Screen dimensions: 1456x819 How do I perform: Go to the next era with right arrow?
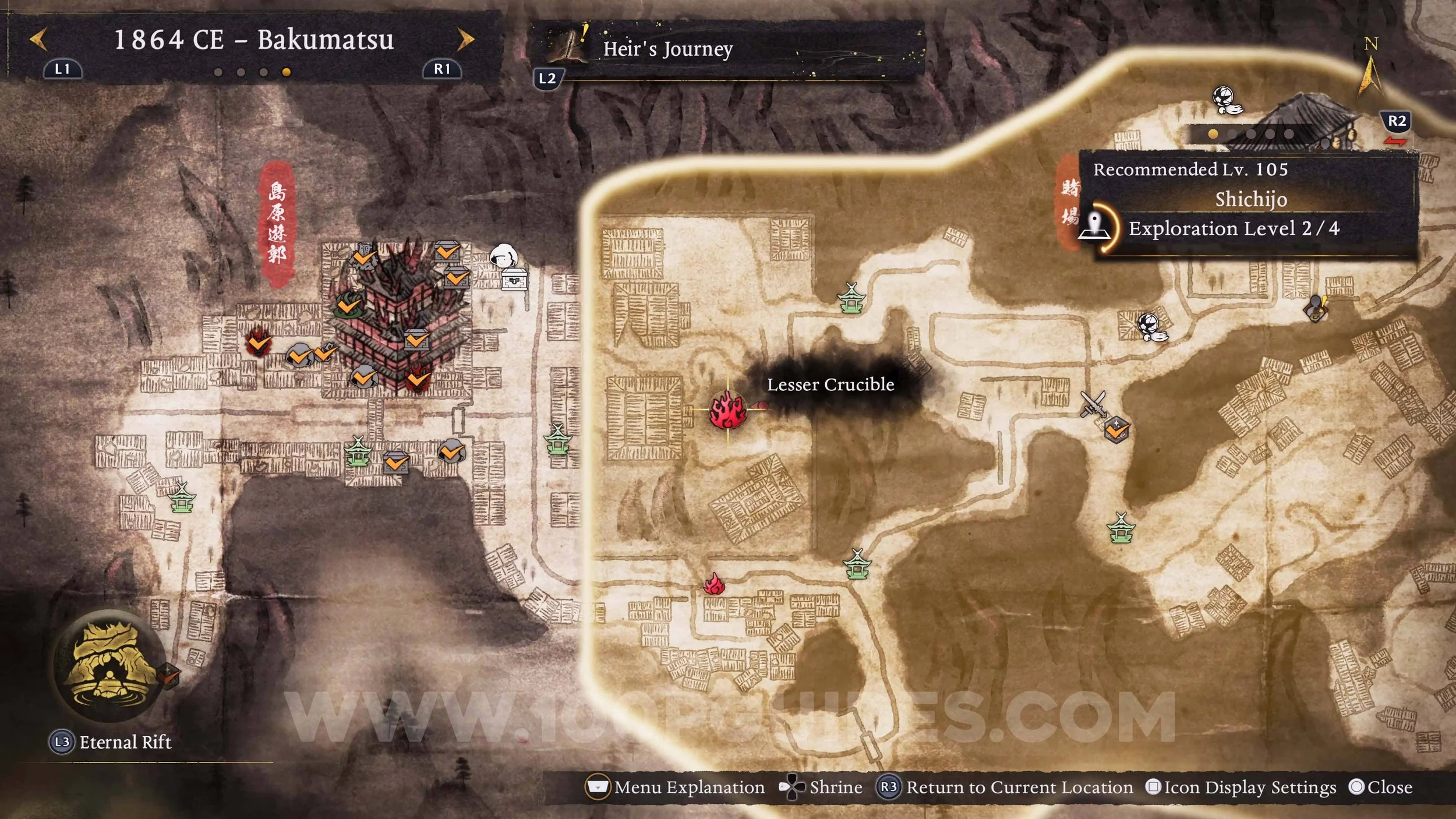tap(465, 40)
